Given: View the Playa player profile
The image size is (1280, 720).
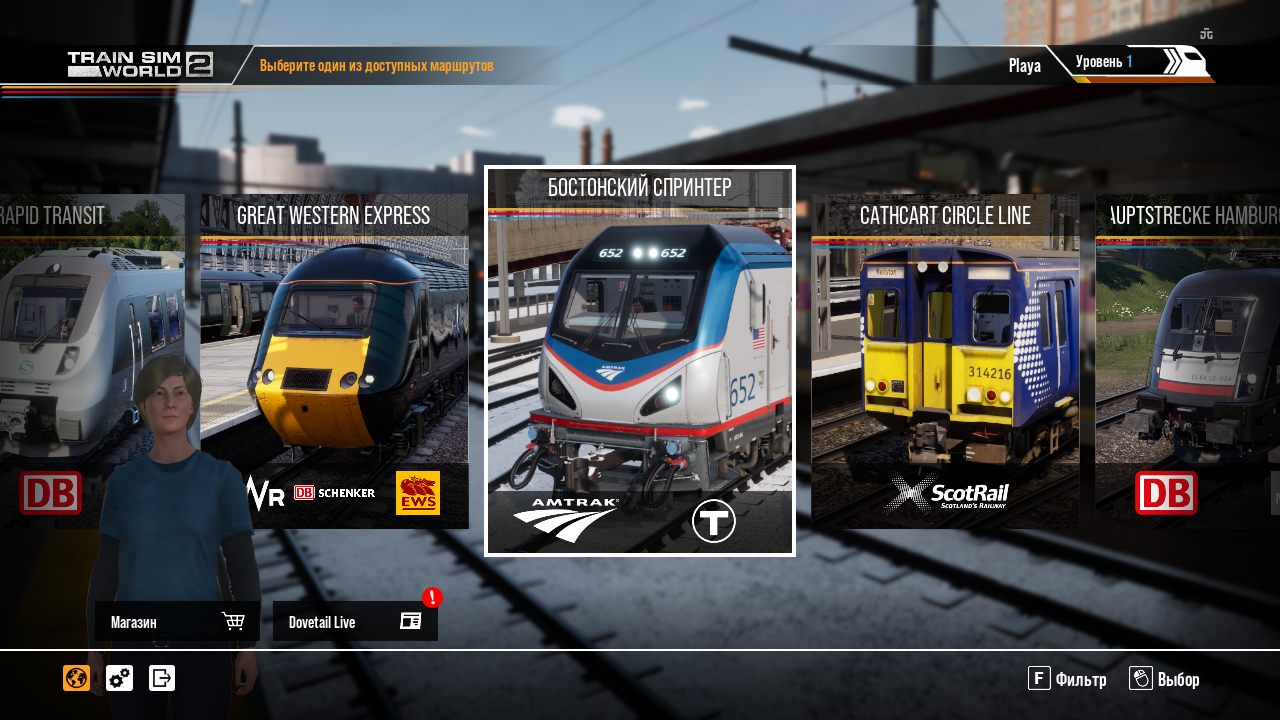Looking at the screenshot, I should coord(1024,66).
